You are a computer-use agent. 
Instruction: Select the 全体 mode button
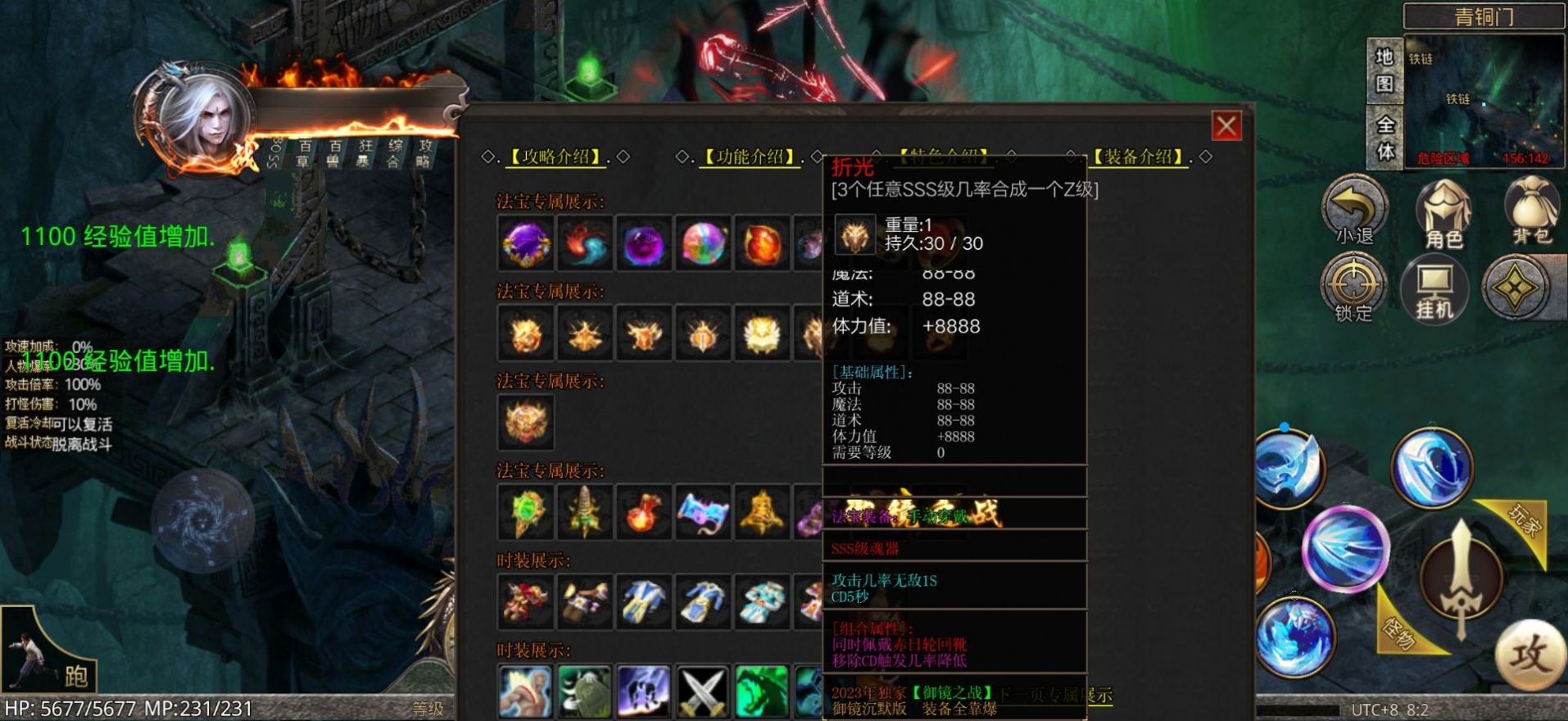[x=1384, y=138]
